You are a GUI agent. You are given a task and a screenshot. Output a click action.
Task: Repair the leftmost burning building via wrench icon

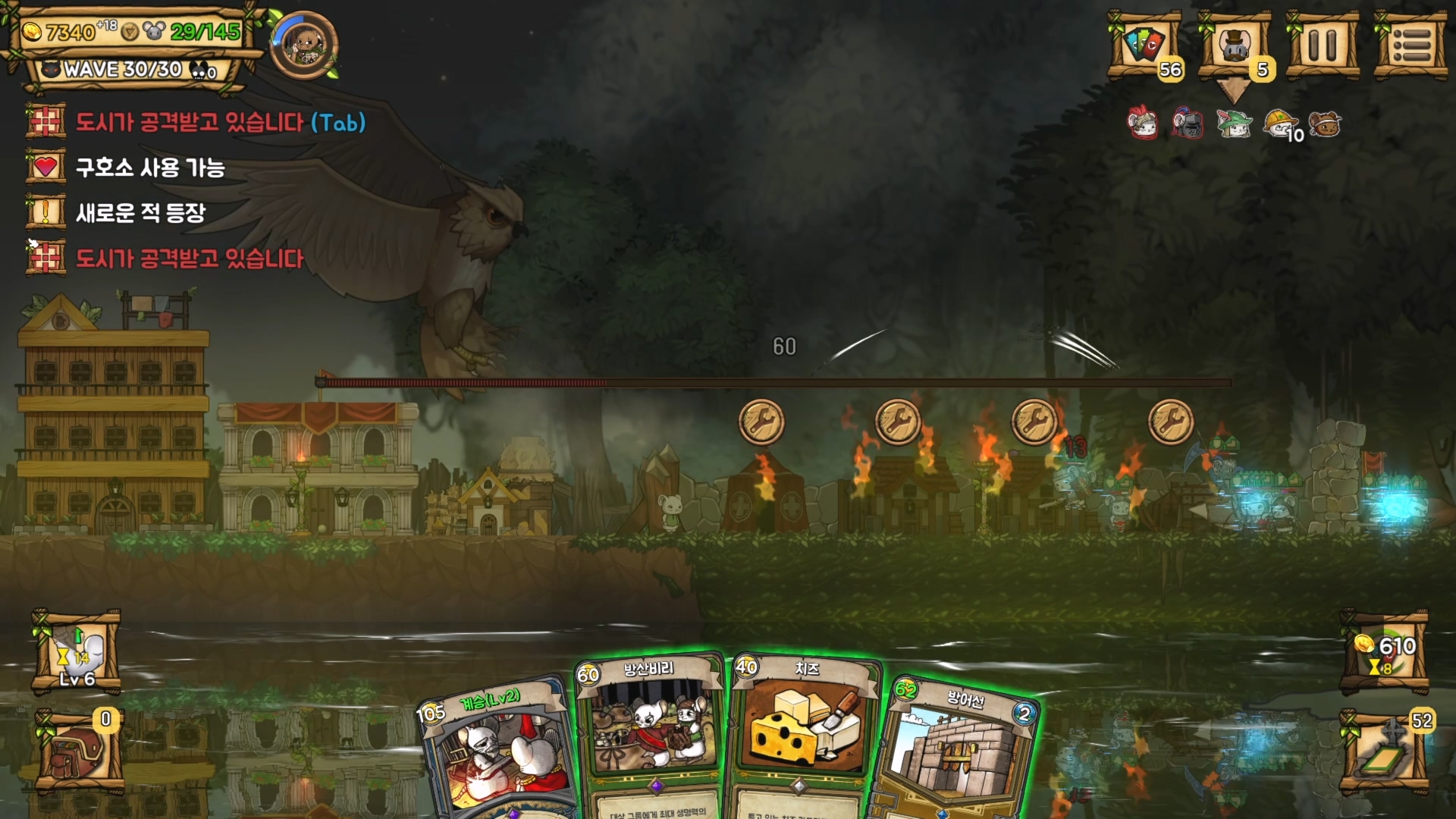tap(761, 422)
